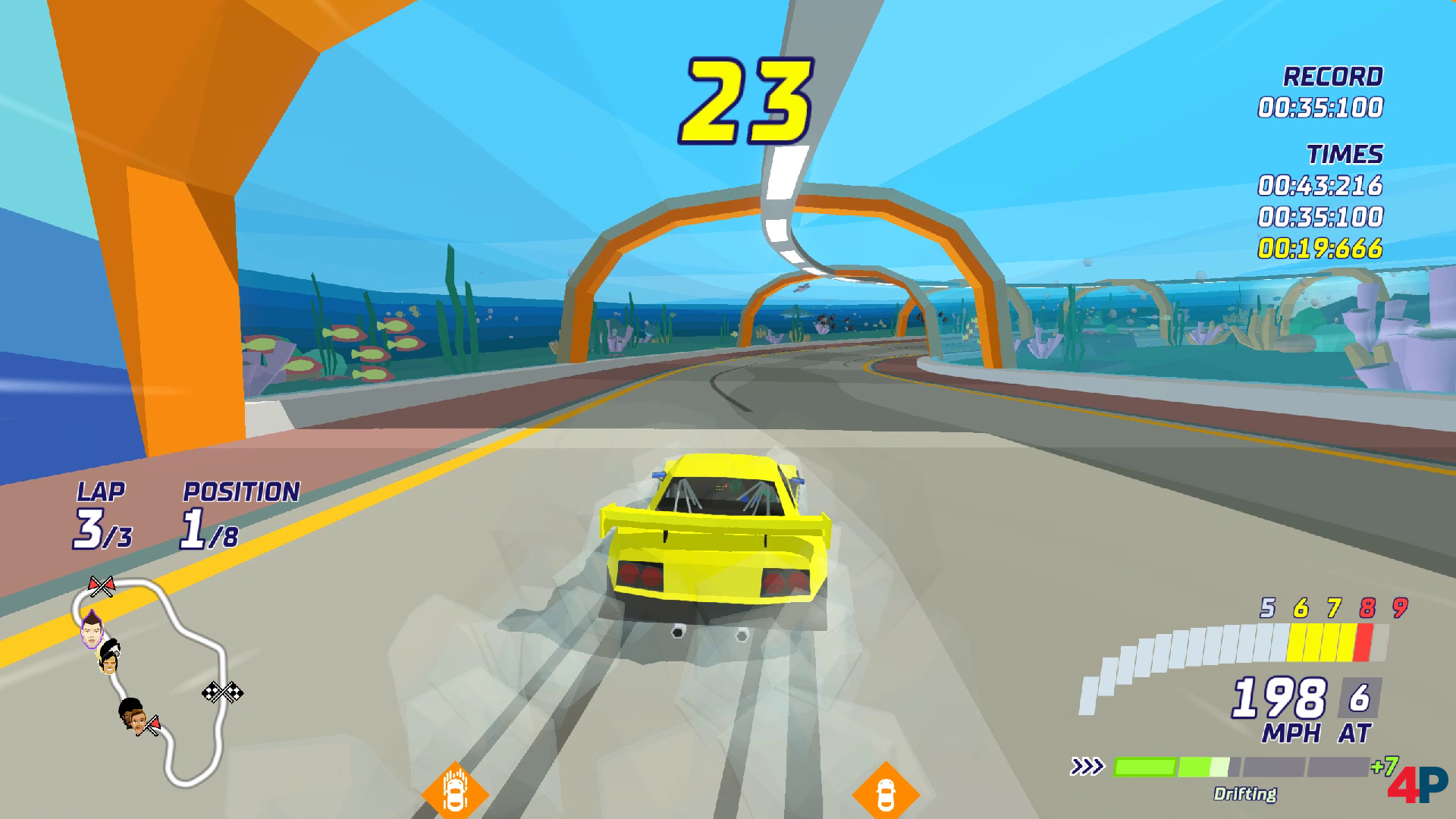
Task: Click the orange speeding car diamond icon
Action: point(455,793)
